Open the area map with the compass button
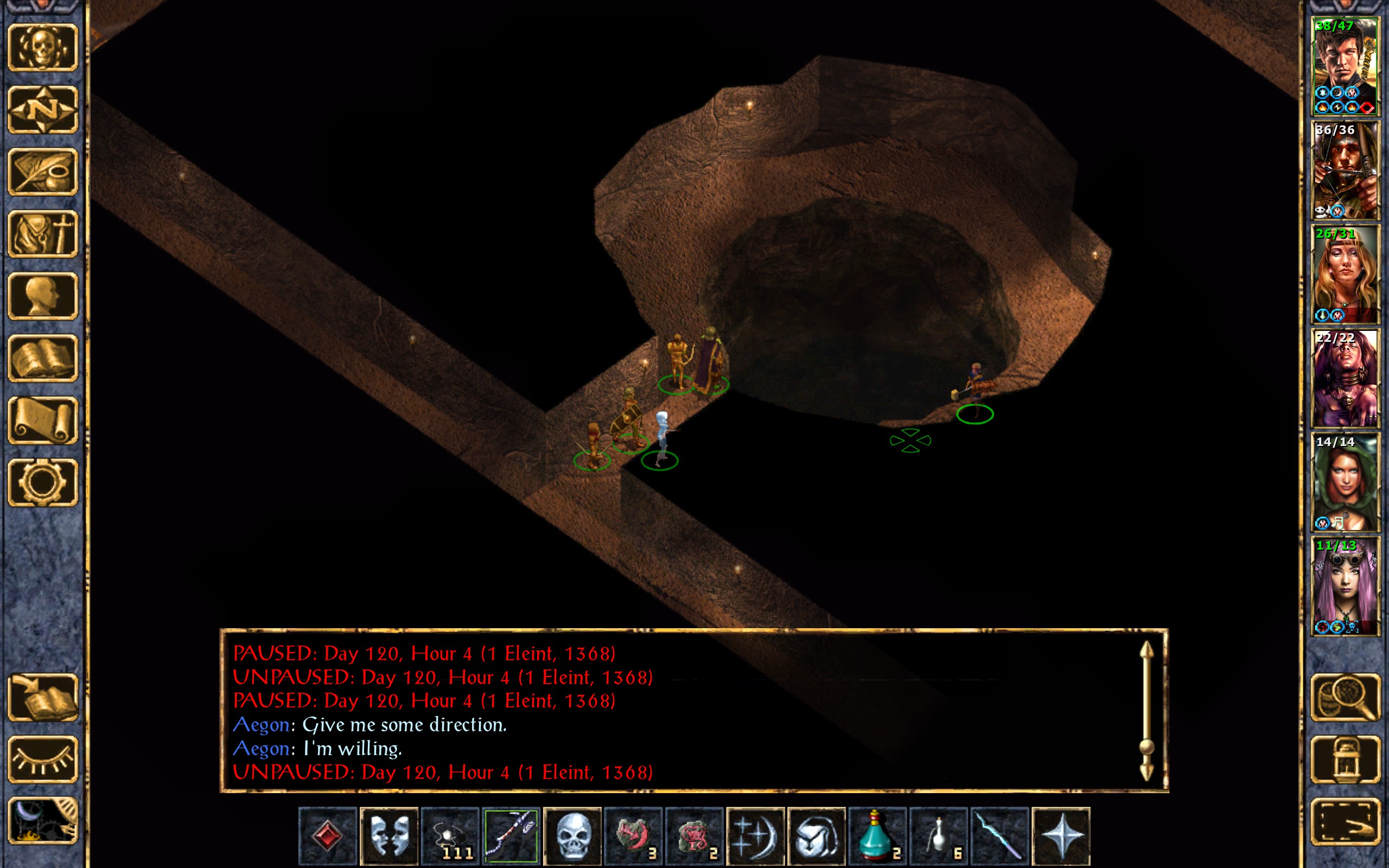The width and height of the screenshot is (1389, 868). (x=42, y=109)
